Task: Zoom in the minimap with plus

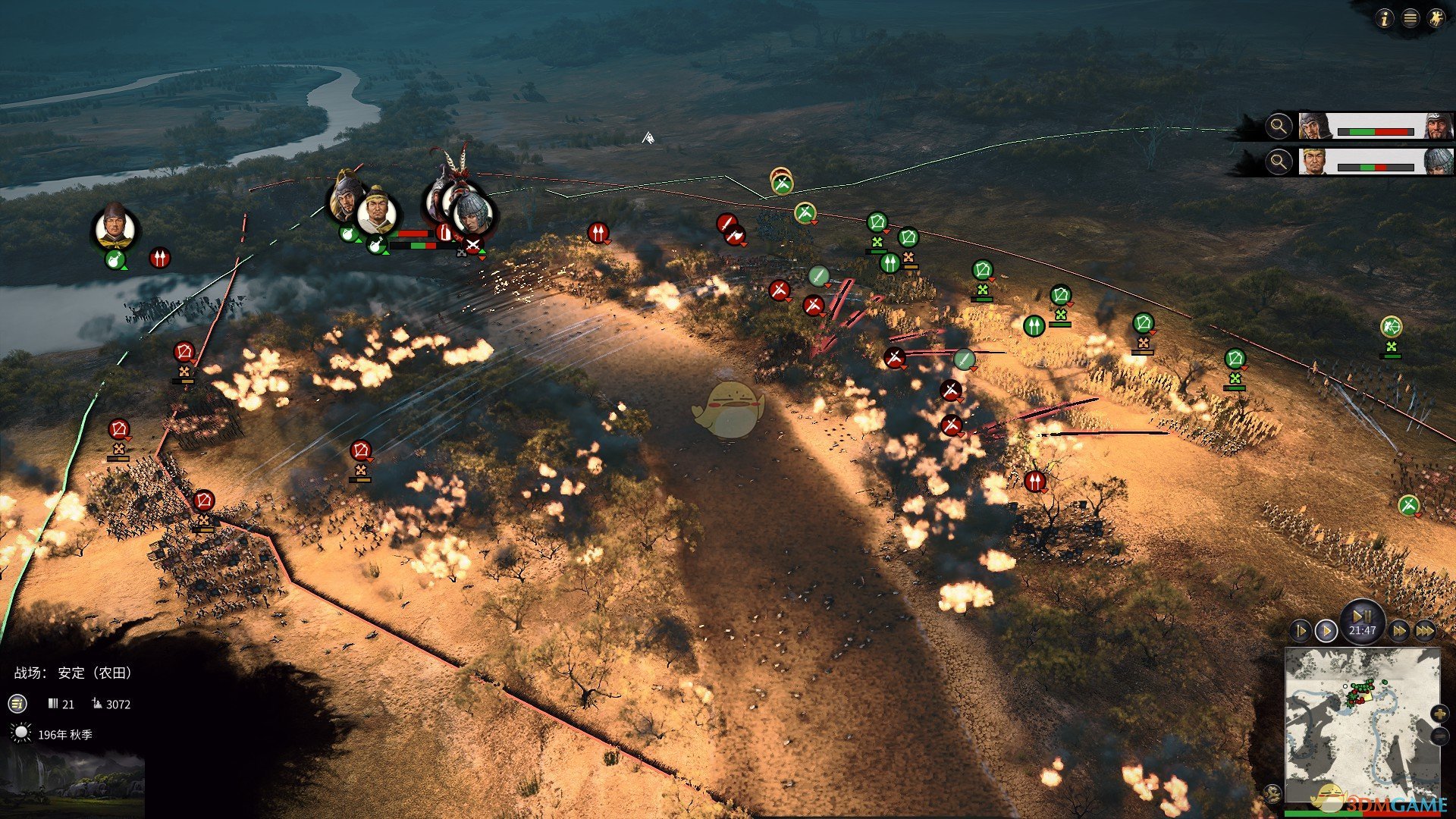Action: coord(1439,714)
